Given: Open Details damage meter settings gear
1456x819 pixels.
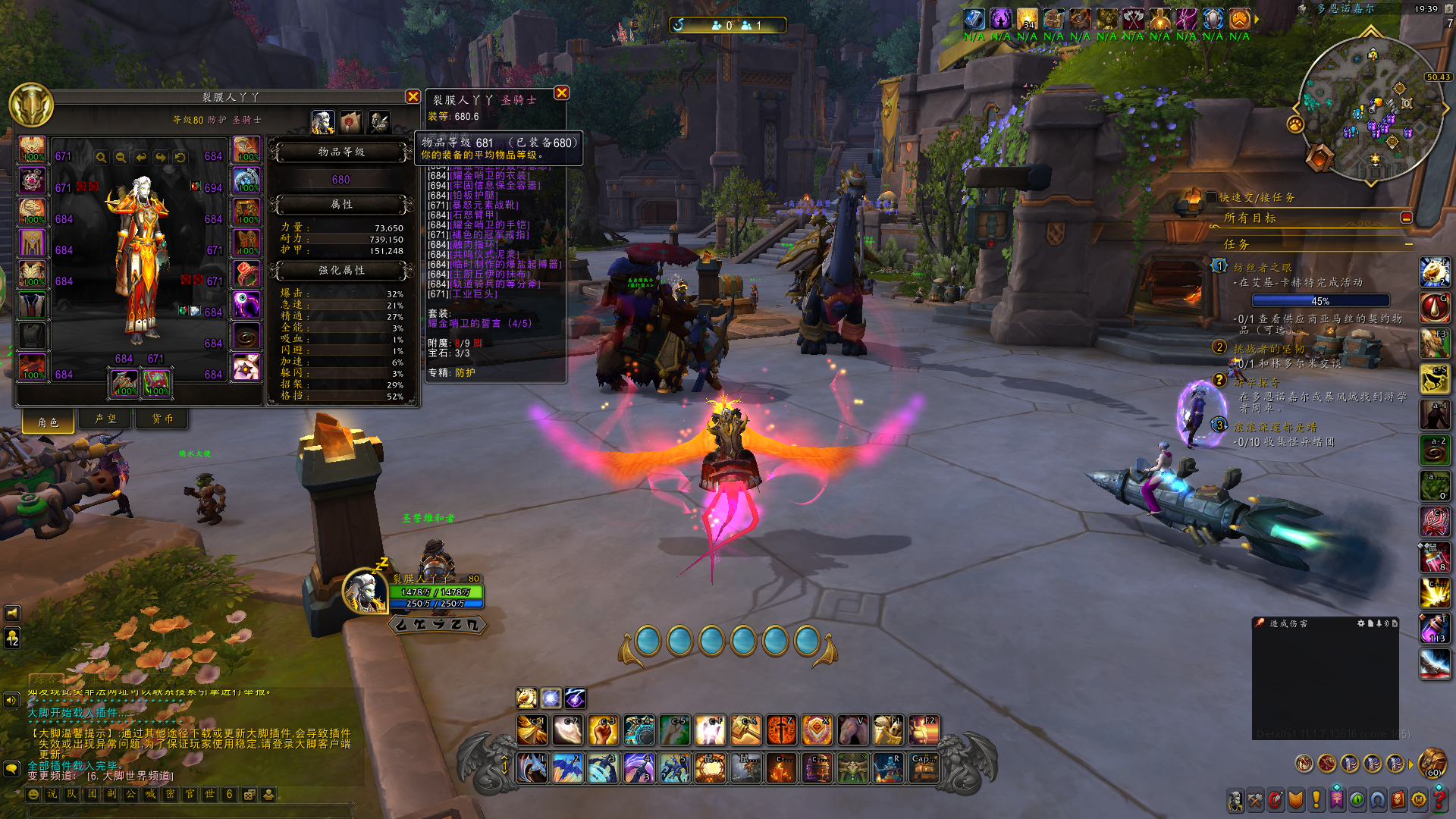Looking at the screenshot, I should click(x=1360, y=623).
